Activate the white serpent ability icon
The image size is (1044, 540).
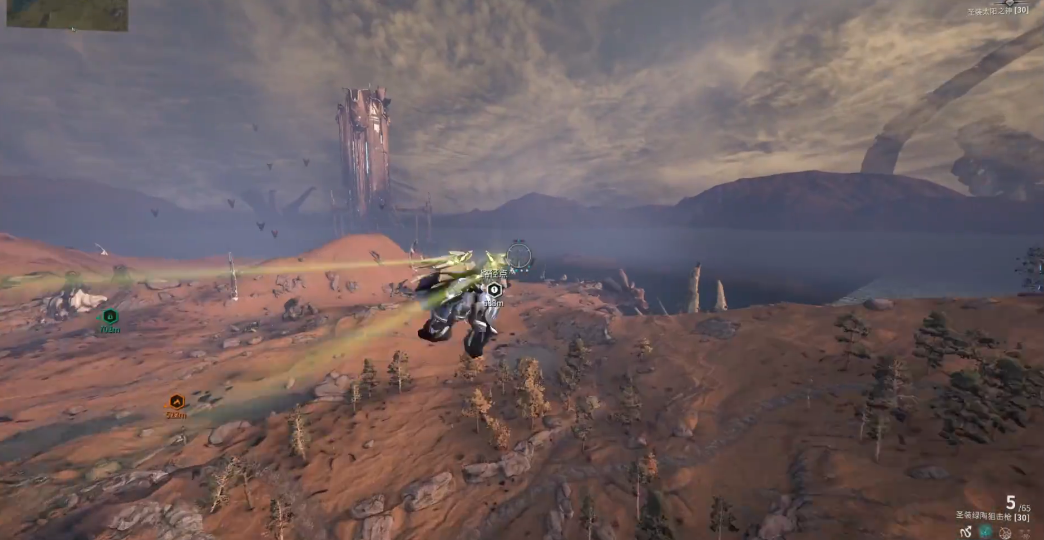pyautogui.click(x=966, y=532)
